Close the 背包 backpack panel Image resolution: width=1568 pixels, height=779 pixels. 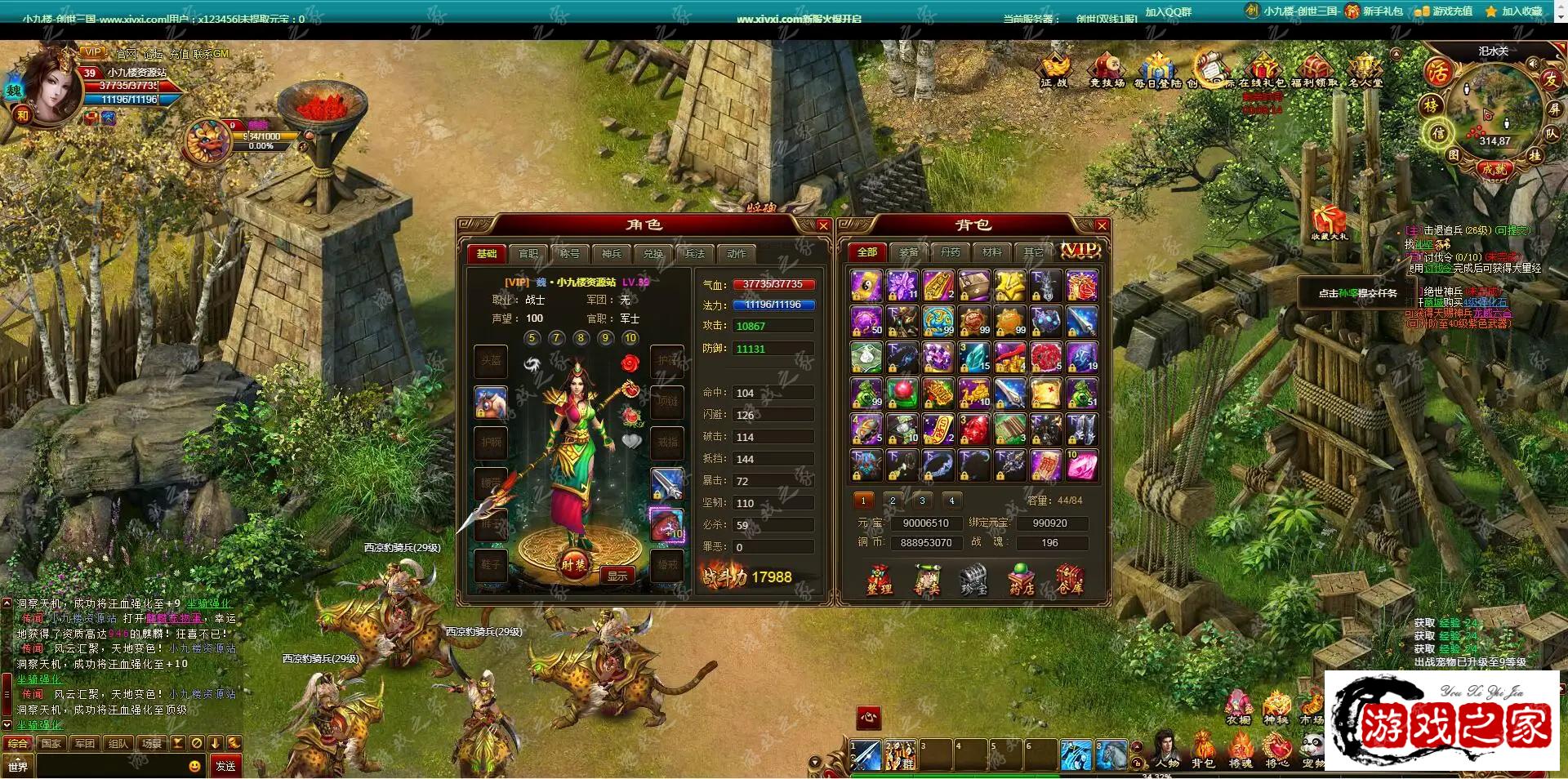coord(1101,225)
